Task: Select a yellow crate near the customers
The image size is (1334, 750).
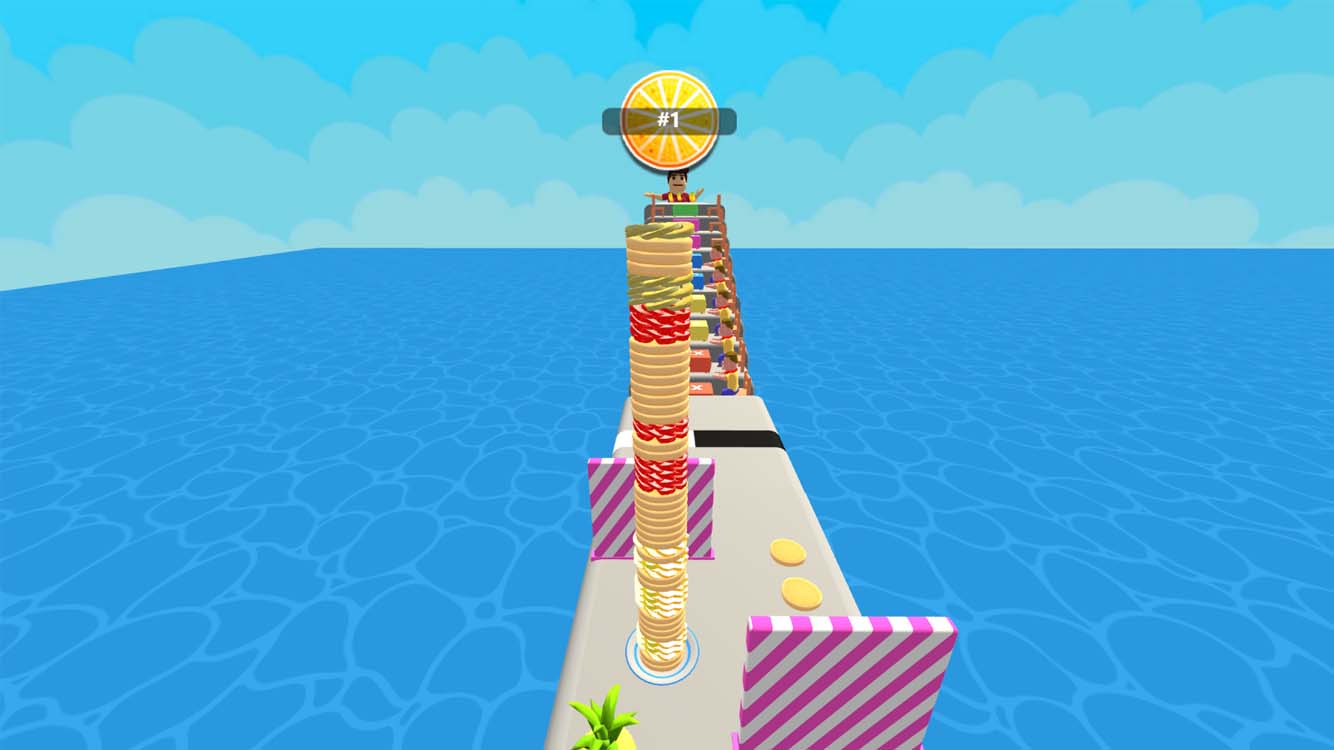Action: 701,327
